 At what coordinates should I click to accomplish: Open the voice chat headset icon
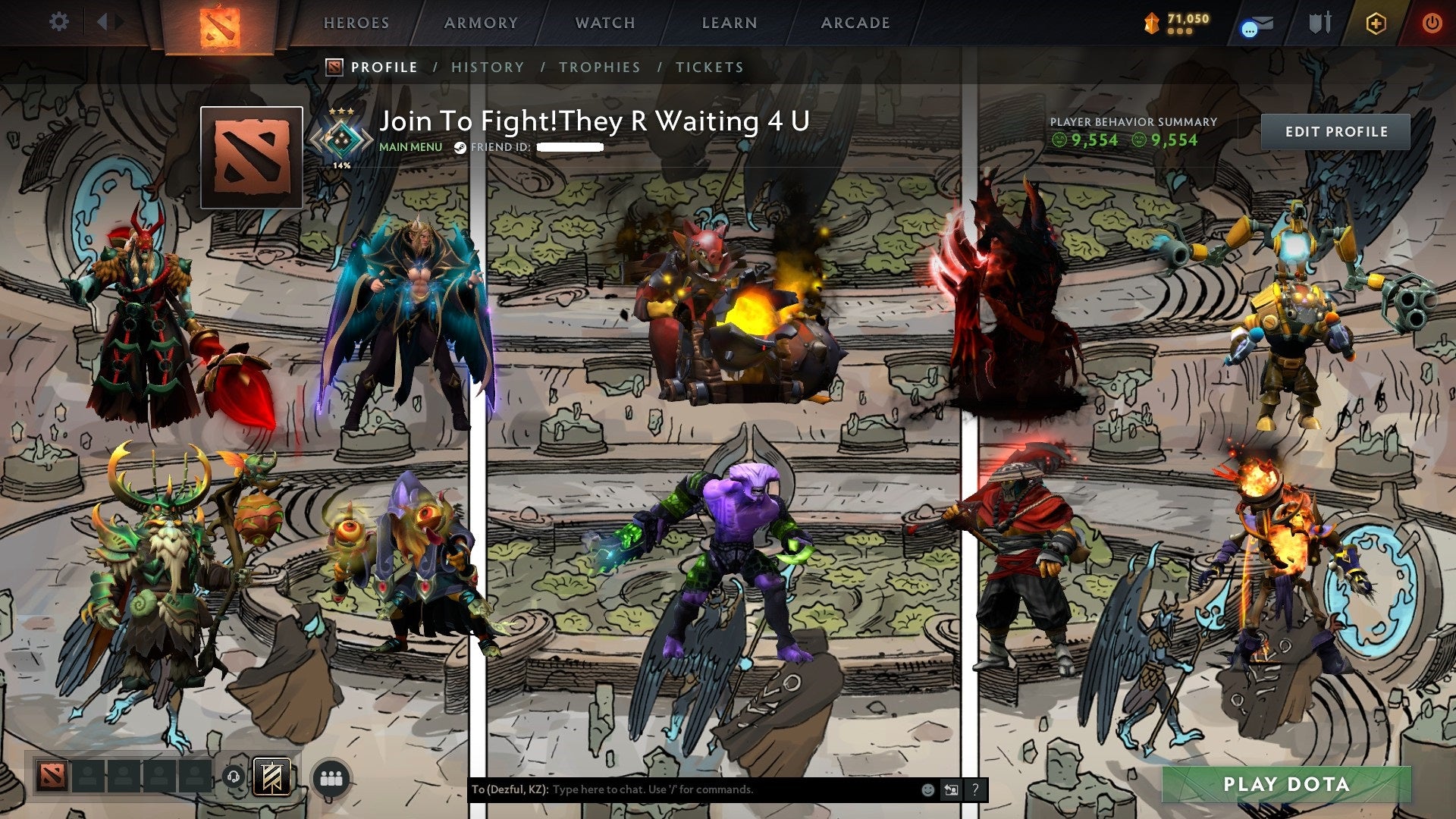point(234,777)
